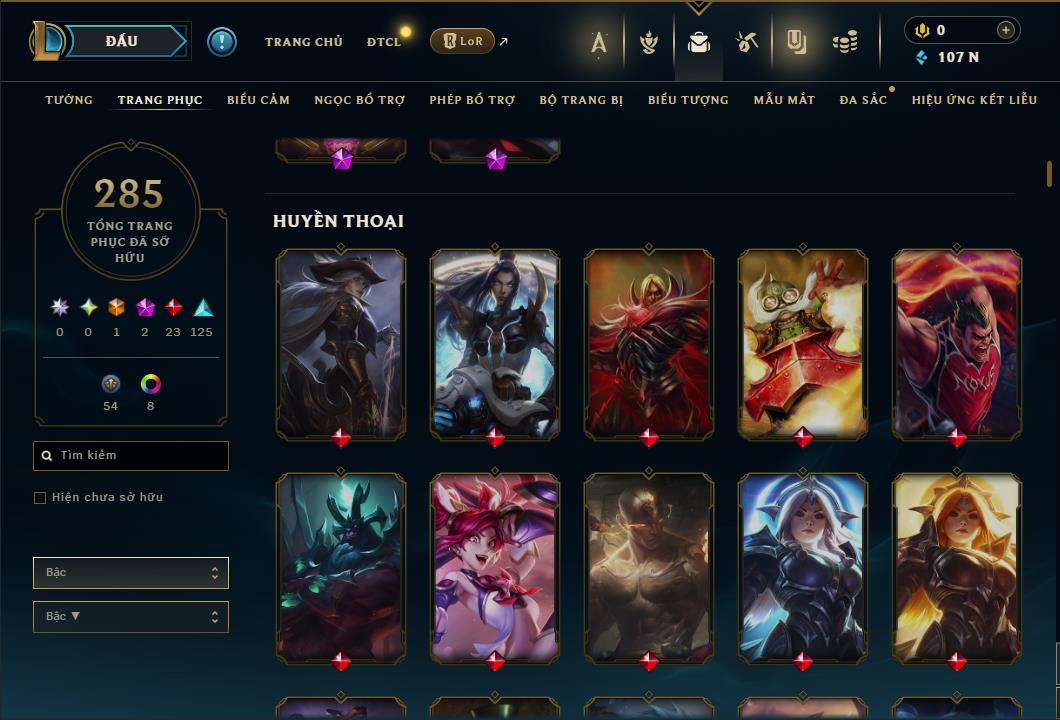The width and height of the screenshot is (1060, 720).
Task: Show the BỘ TRANG BỊ tab
Action: [x=581, y=100]
